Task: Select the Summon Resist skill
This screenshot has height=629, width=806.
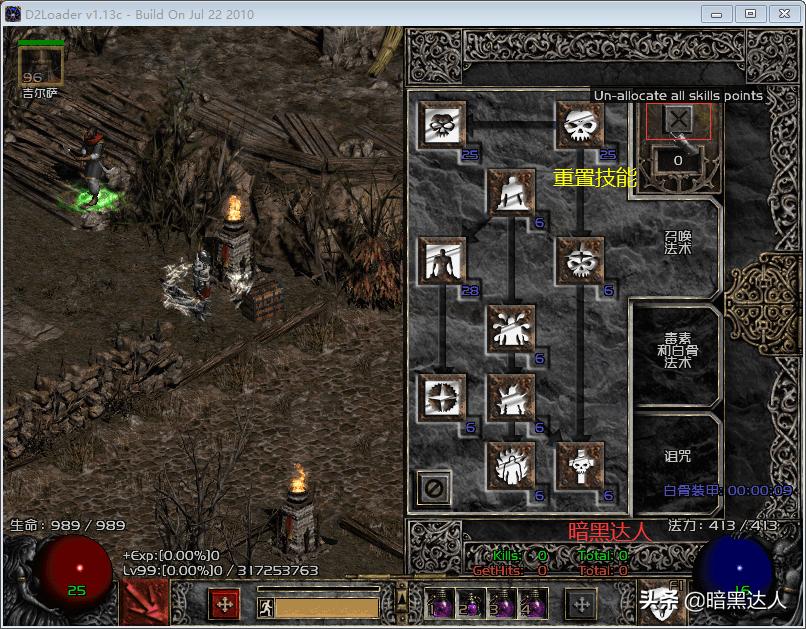Action: pyautogui.click(x=441, y=398)
